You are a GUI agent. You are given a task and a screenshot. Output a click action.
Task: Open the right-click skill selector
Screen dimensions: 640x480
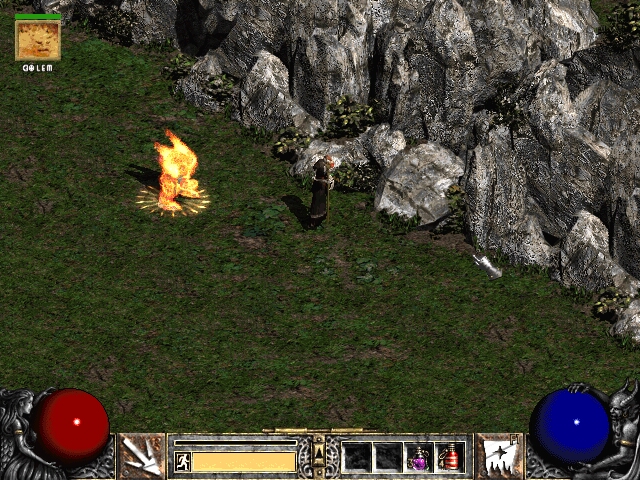[x=497, y=456]
